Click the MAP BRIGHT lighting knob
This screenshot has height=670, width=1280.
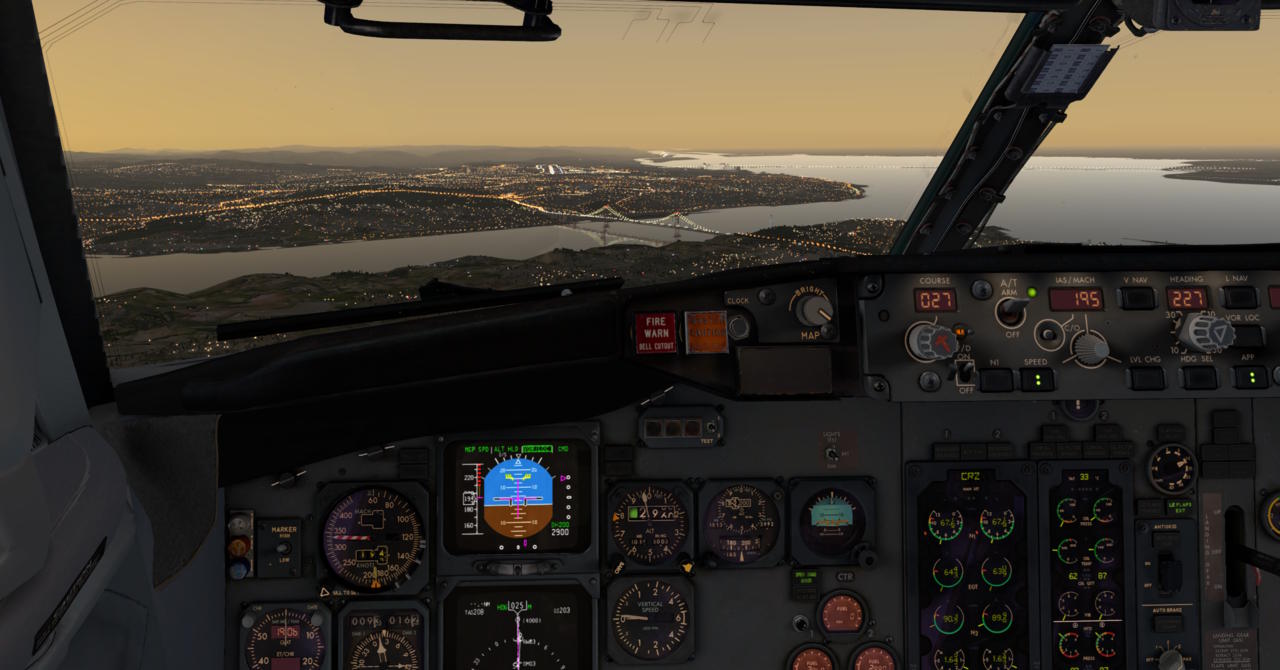(815, 310)
